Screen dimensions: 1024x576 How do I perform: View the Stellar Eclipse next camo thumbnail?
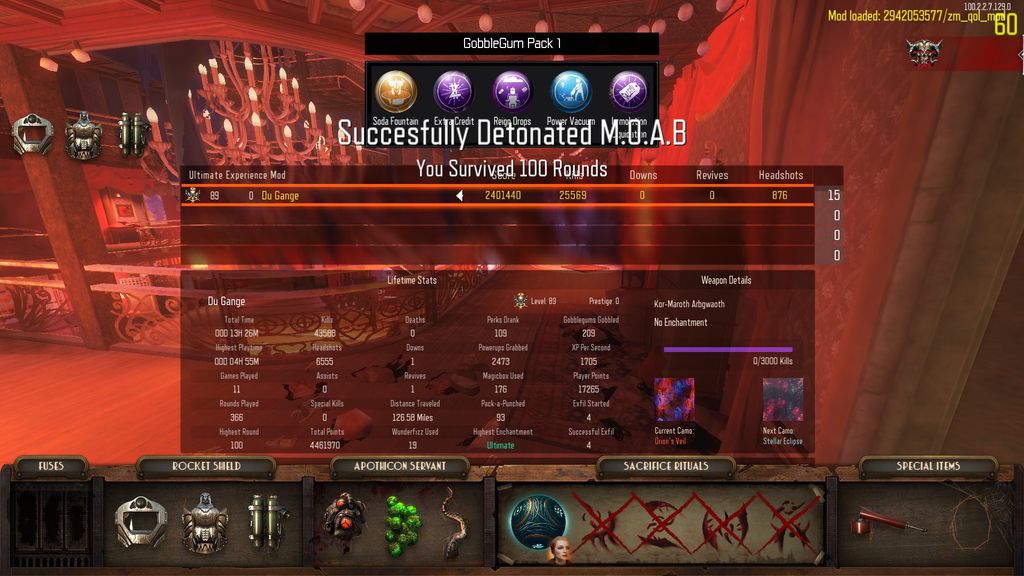(x=783, y=399)
